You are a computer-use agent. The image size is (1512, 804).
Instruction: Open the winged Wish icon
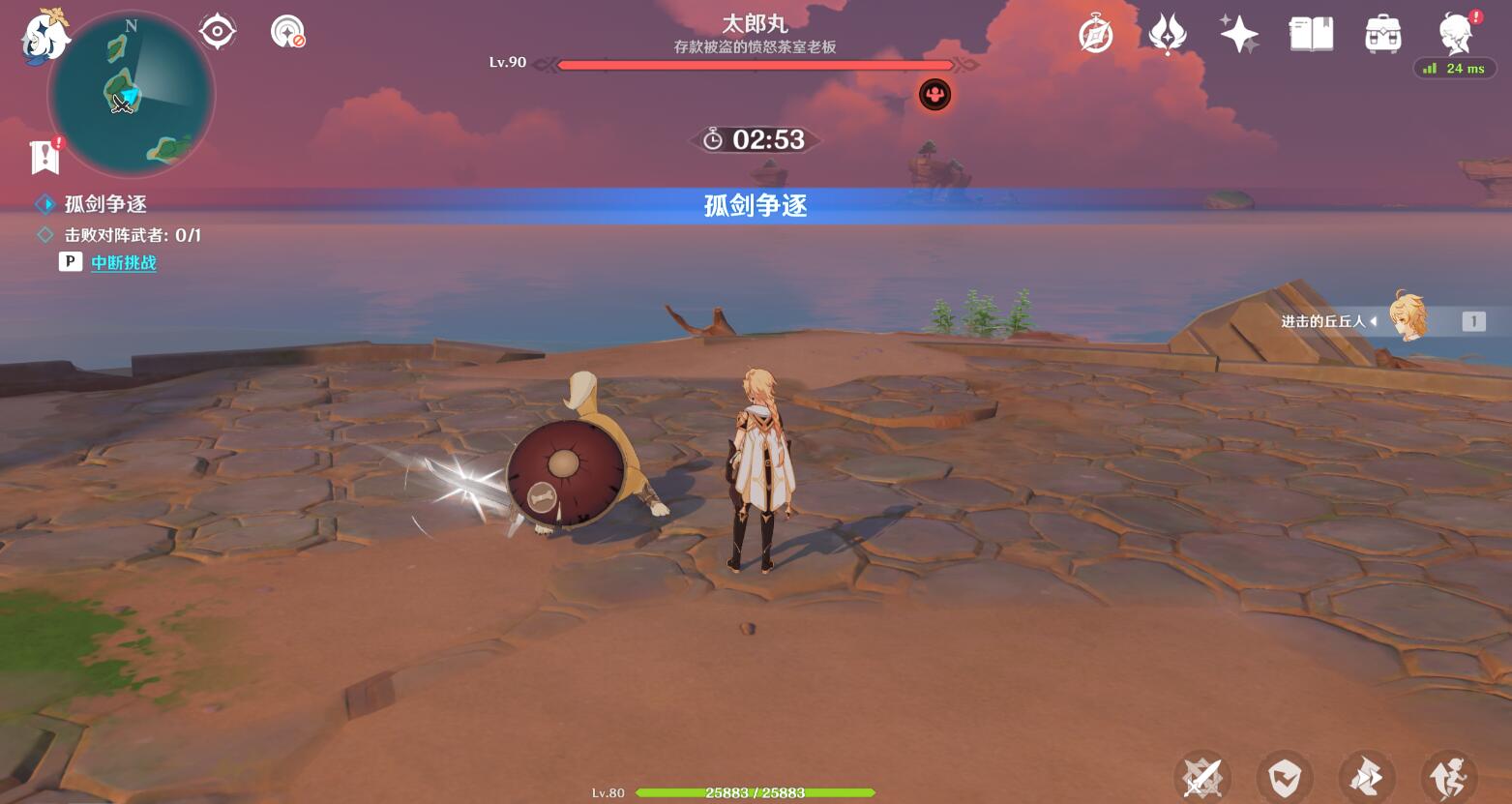pos(1167,36)
